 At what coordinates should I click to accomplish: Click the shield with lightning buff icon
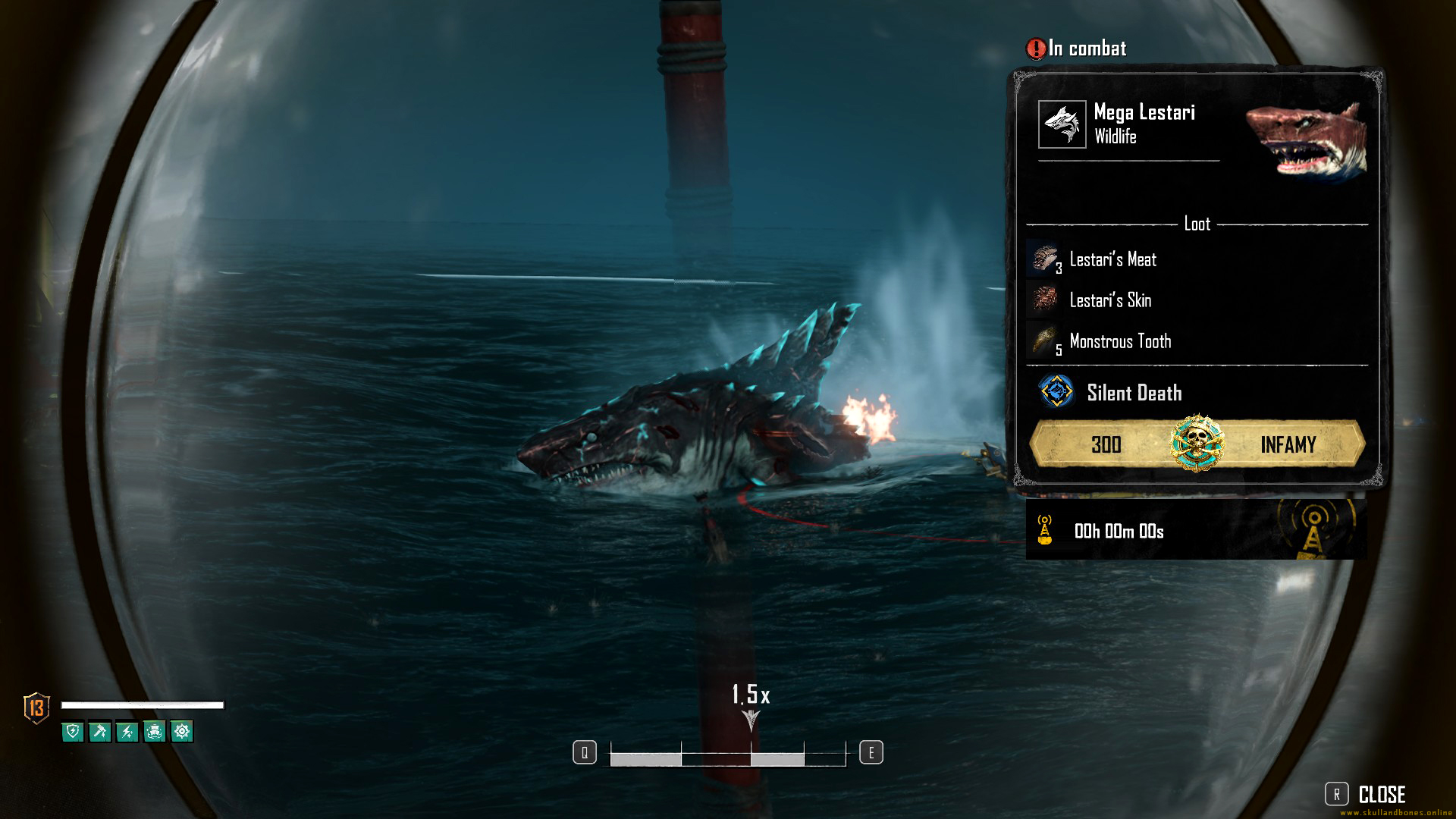[73, 732]
